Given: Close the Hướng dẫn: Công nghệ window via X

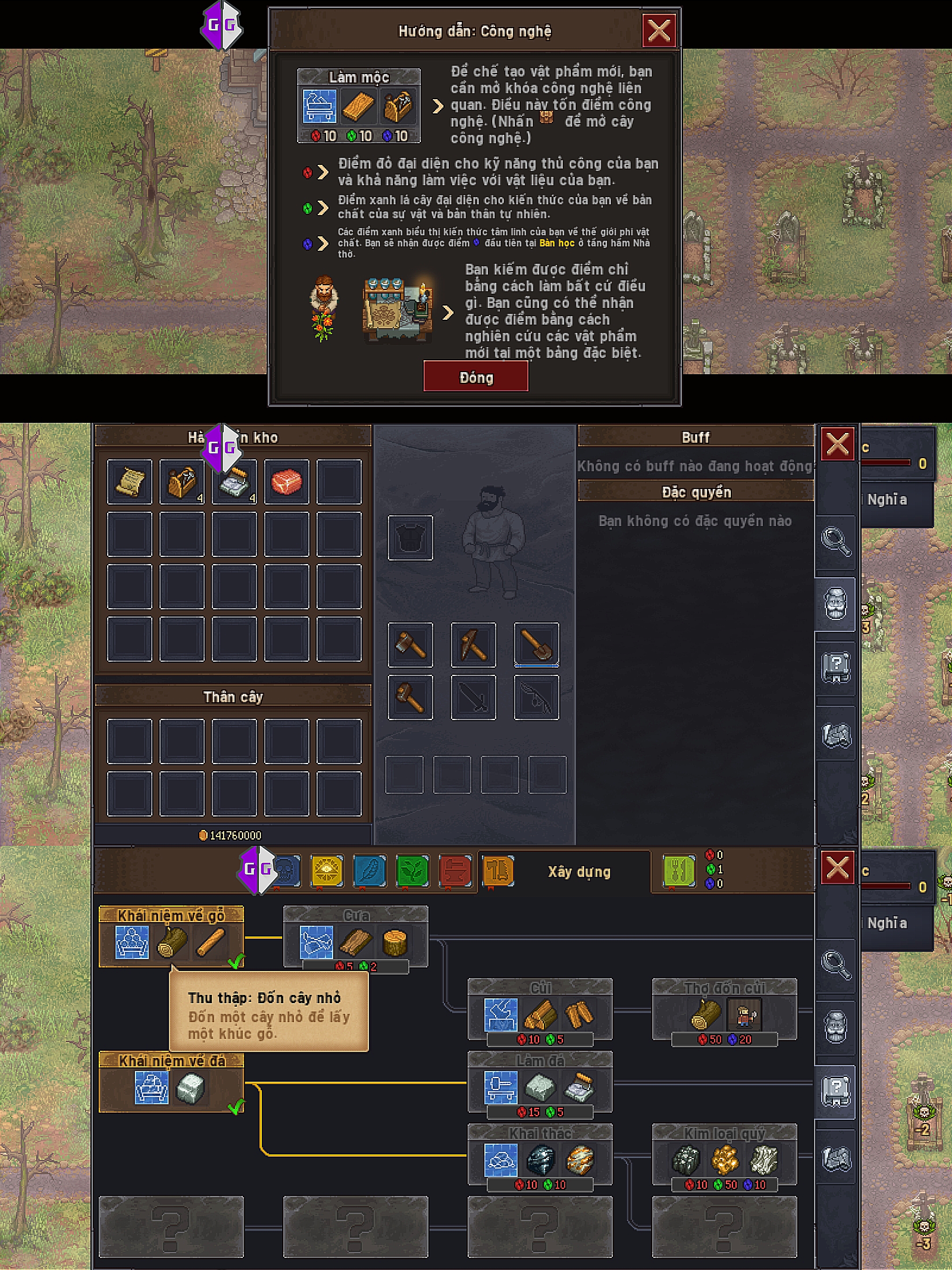Looking at the screenshot, I should point(659,30).
